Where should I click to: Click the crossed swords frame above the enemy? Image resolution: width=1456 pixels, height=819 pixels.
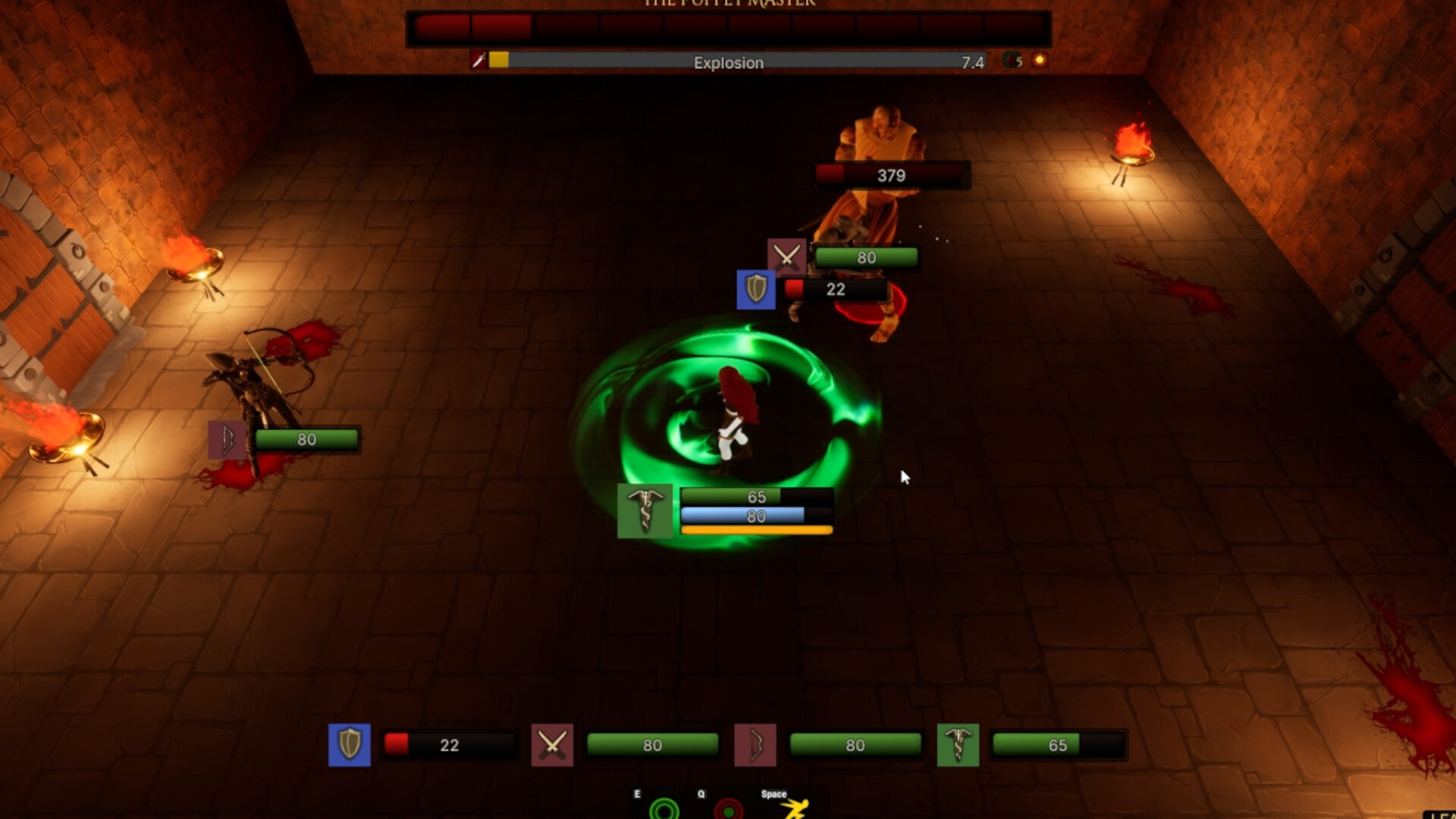[786, 256]
